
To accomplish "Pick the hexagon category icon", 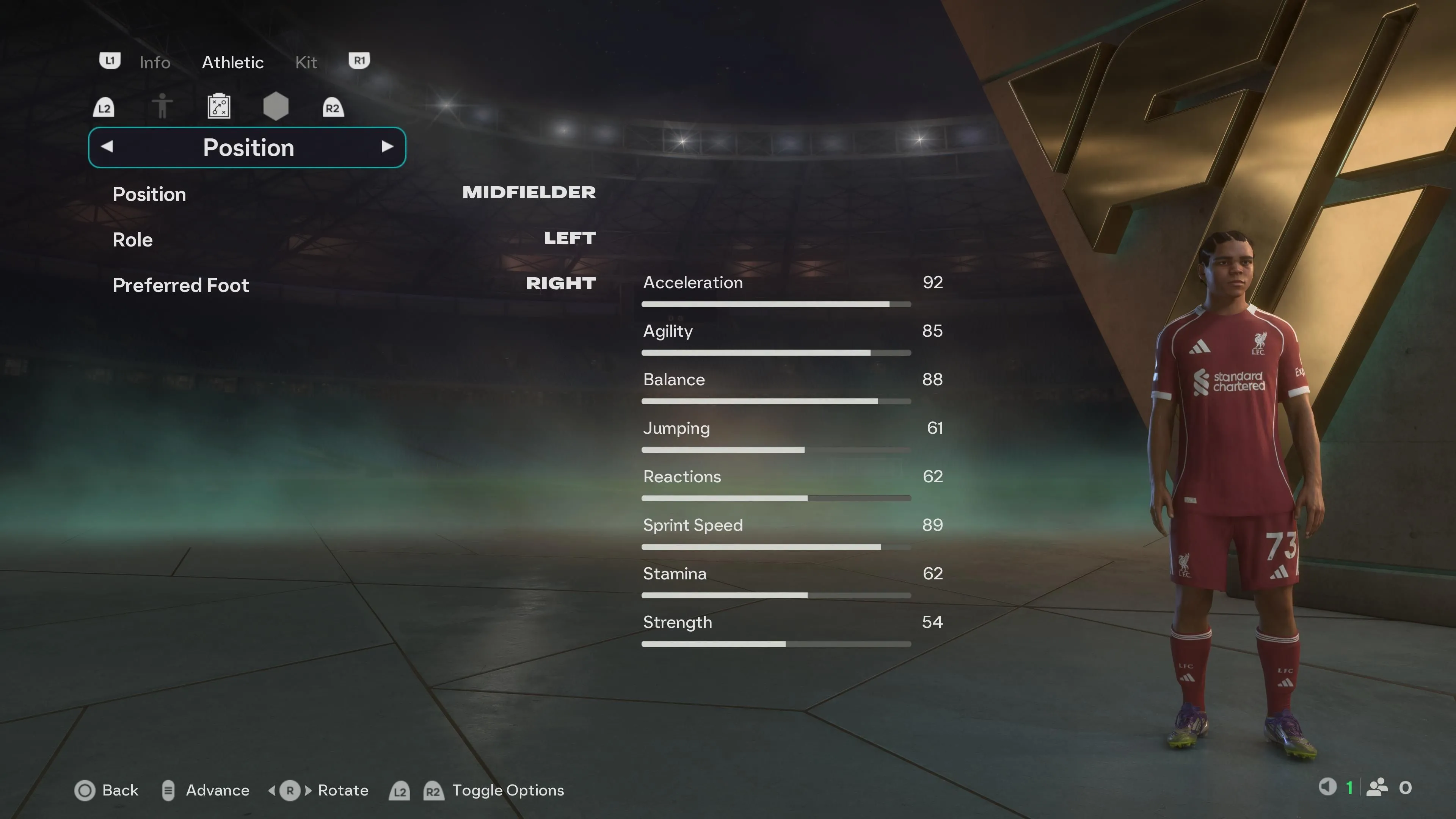I will [x=276, y=106].
